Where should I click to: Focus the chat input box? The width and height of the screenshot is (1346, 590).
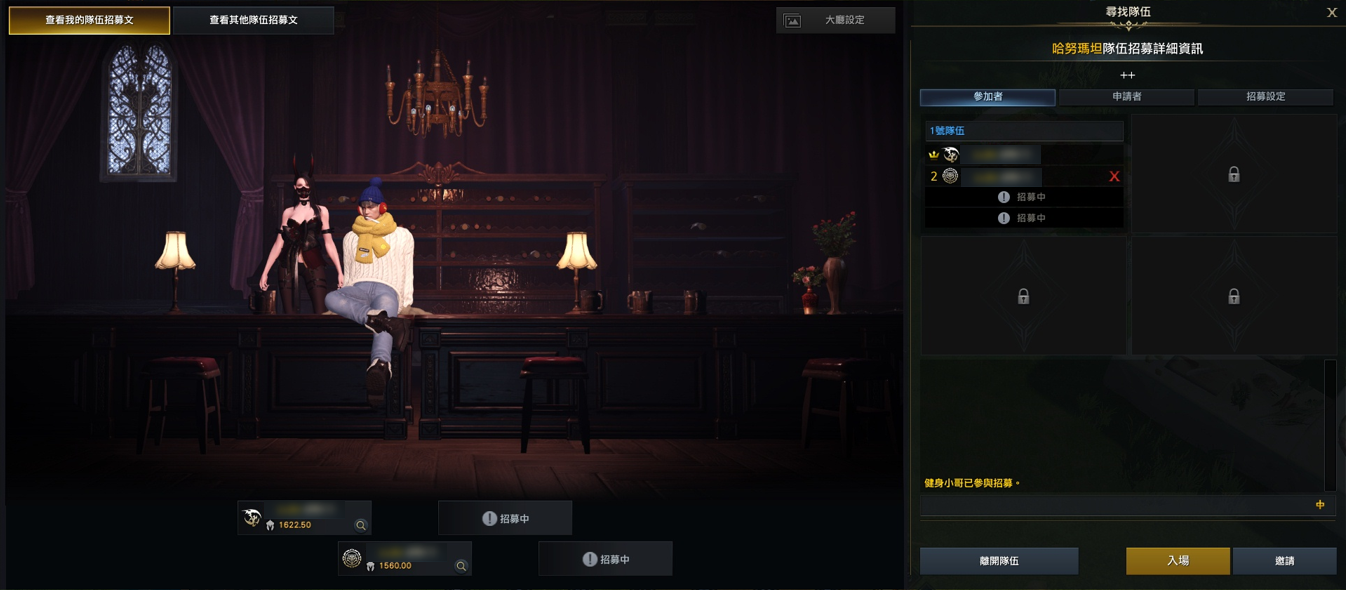pos(1115,506)
